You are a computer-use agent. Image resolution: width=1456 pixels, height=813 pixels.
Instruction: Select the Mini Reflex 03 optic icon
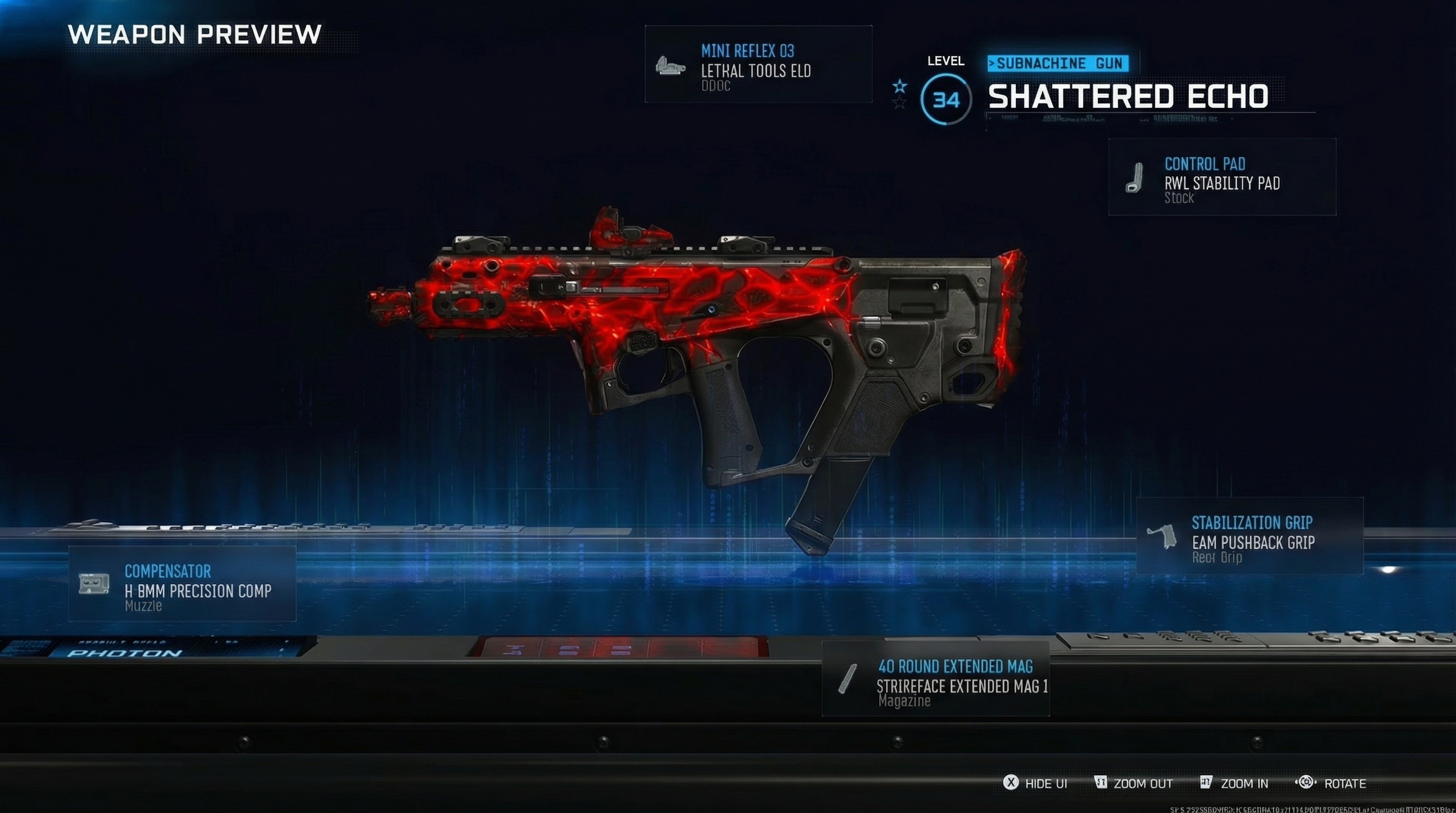[672, 66]
